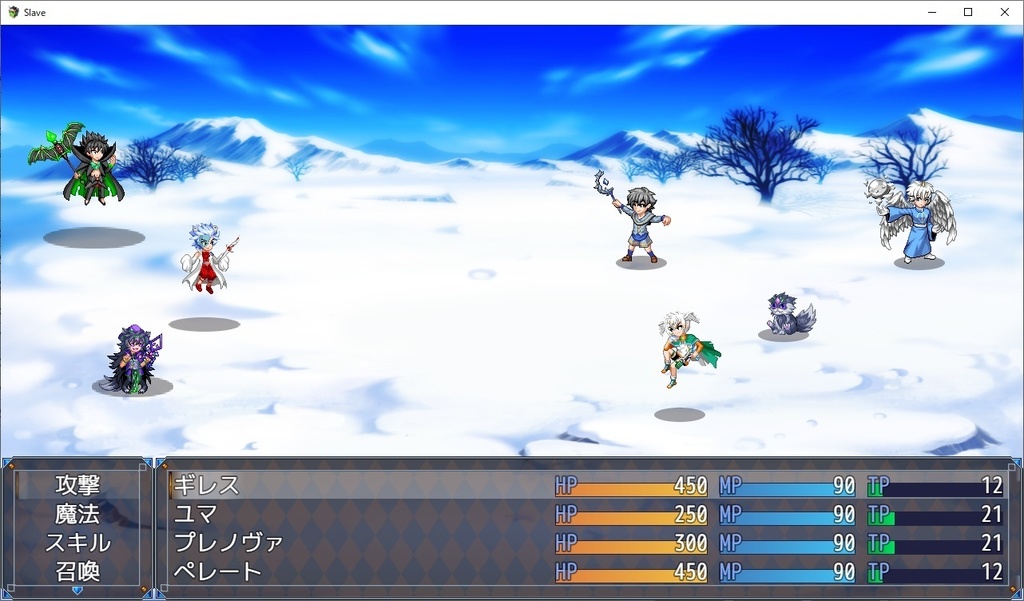Choose the 魔法 magic command
This screenshot has height=601, width=1024.
pos(77,514)
